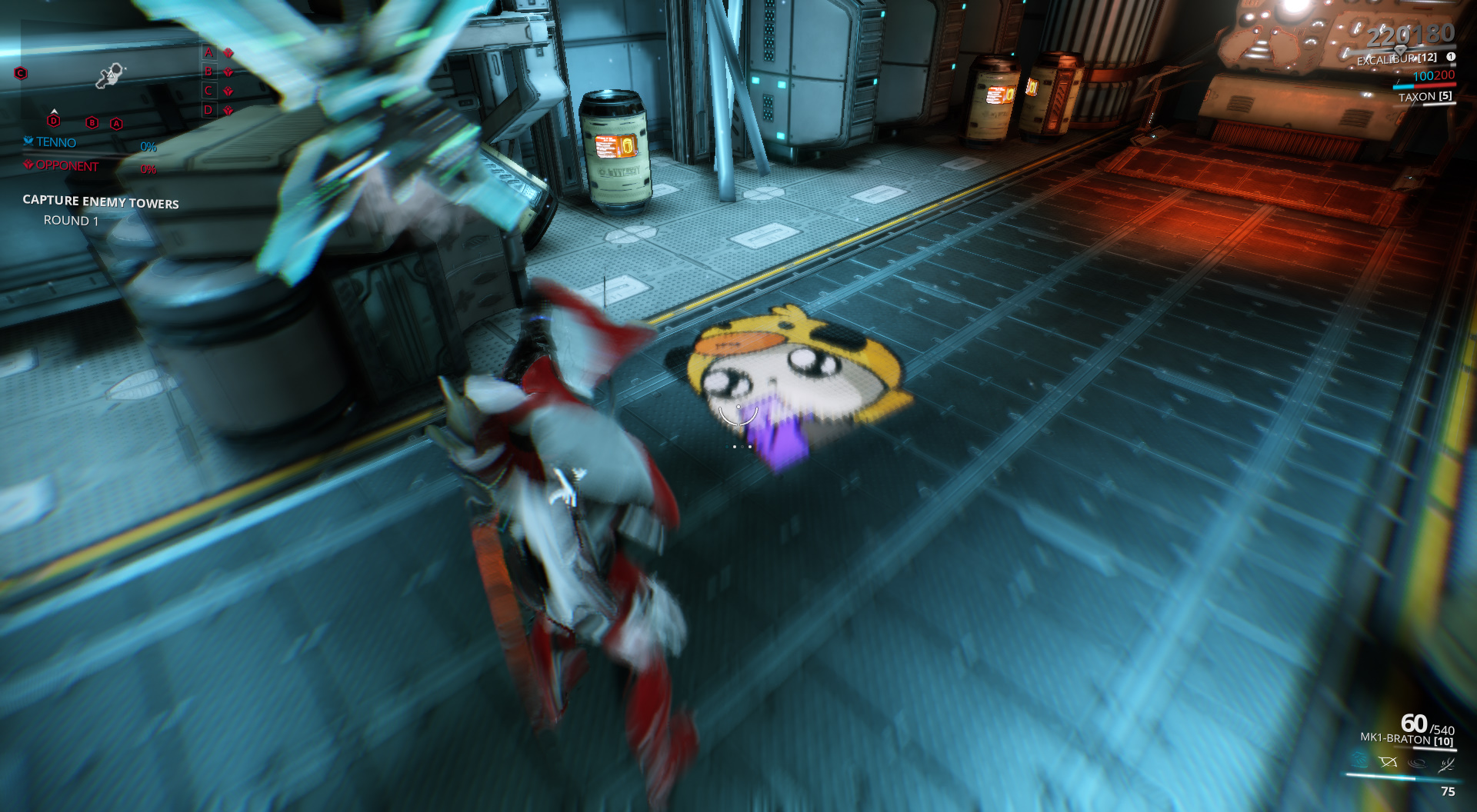This screenshot has width=1477, height=812.
Task: Expand the minimap overview
Action: tap(108, 73)
